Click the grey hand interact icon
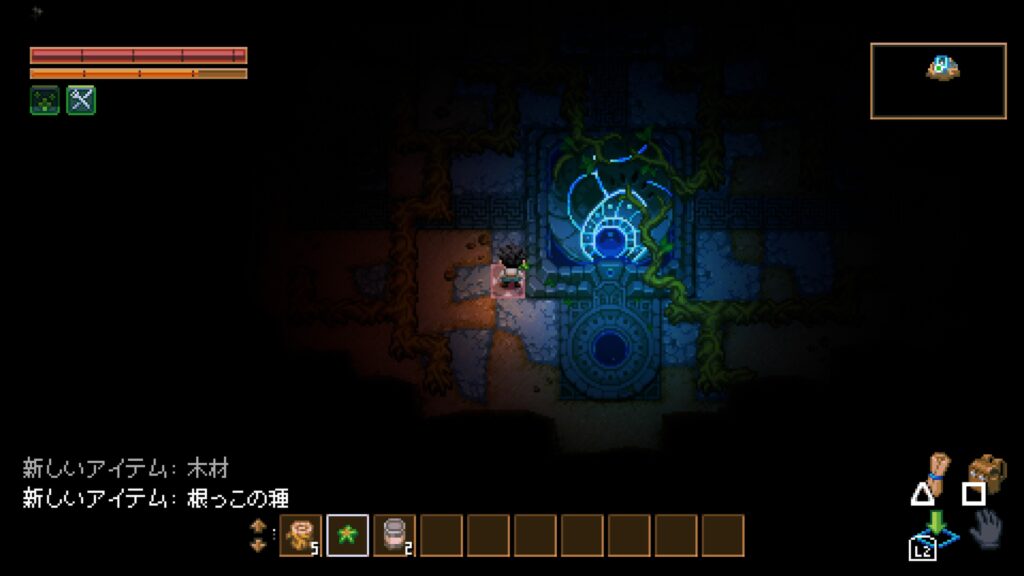The width and height of the screenshot is (1024, 576). click(x=985, y=528)
